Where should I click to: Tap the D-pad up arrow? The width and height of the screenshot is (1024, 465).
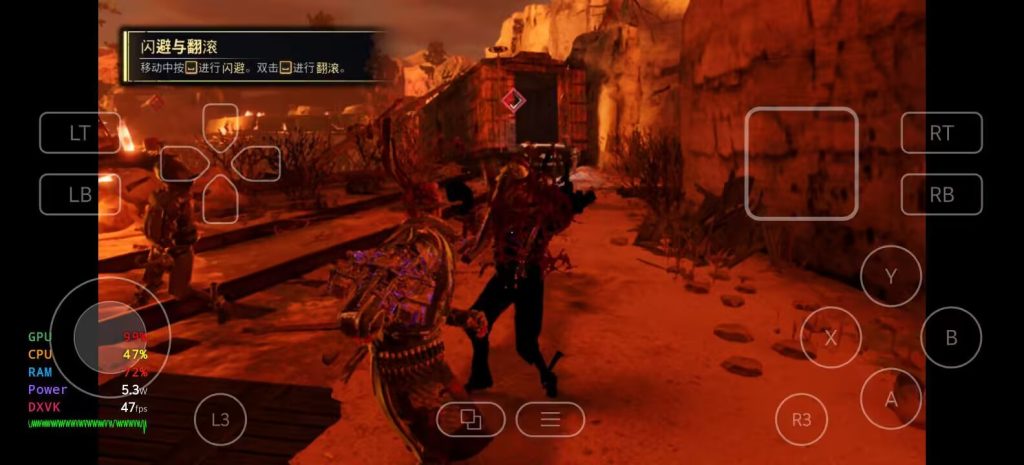click(220, 123)
